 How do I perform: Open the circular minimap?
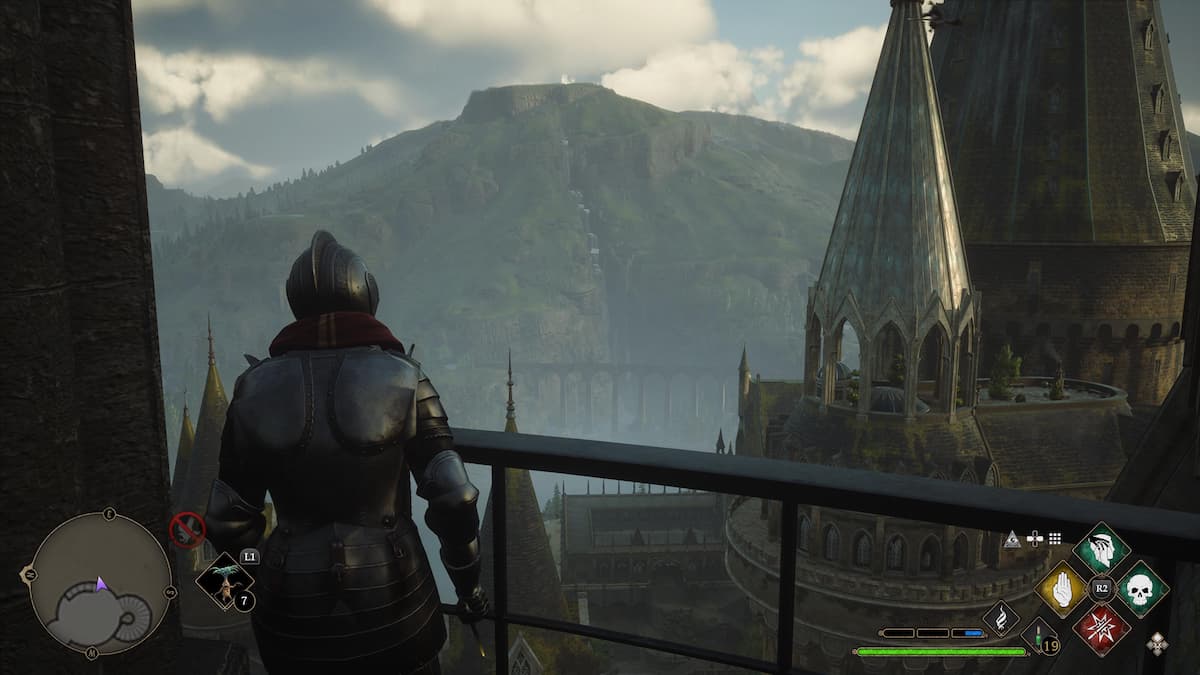click(100, 584)
